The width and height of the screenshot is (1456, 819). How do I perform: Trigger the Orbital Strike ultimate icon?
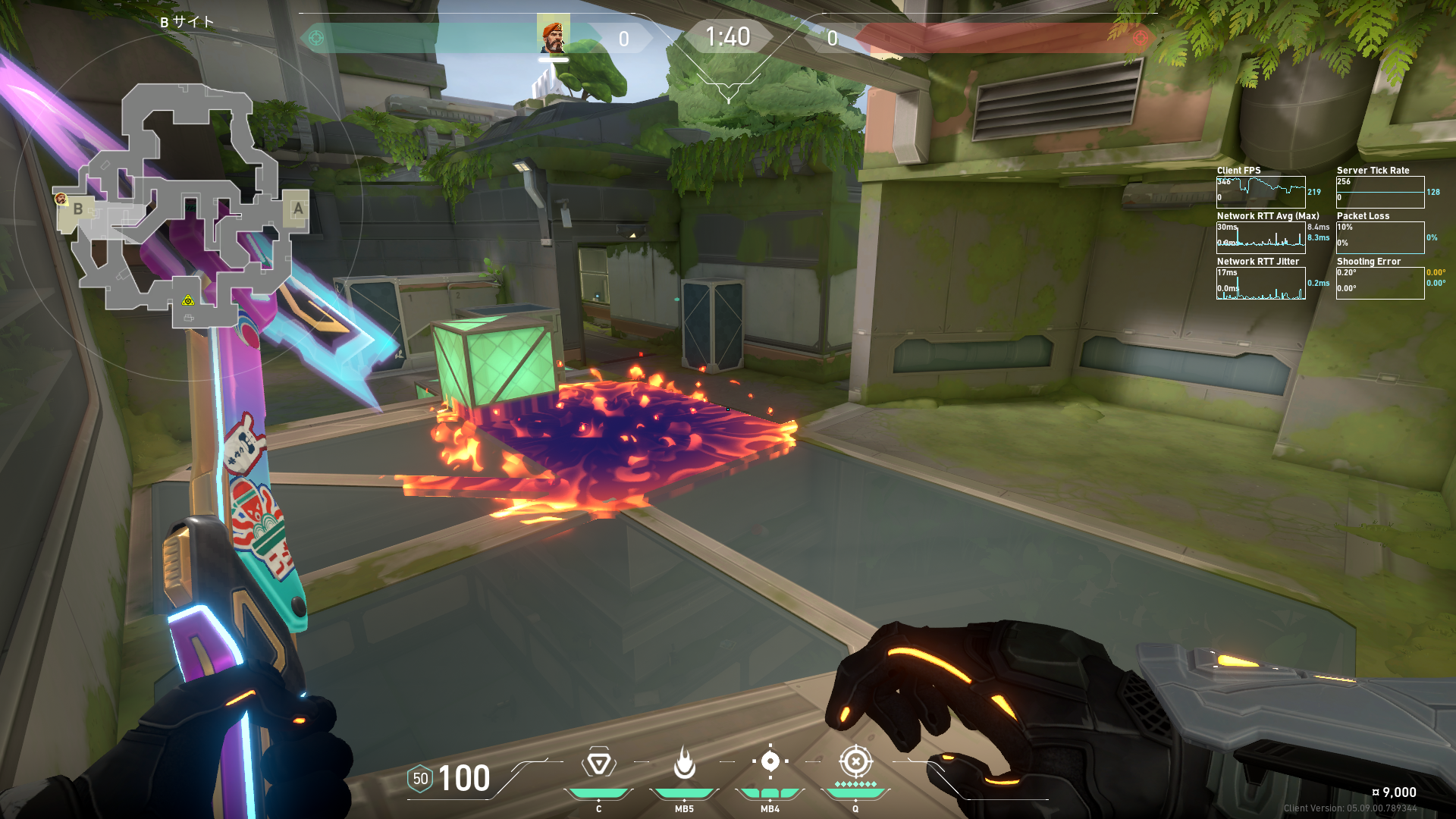[x=855, y=761]
